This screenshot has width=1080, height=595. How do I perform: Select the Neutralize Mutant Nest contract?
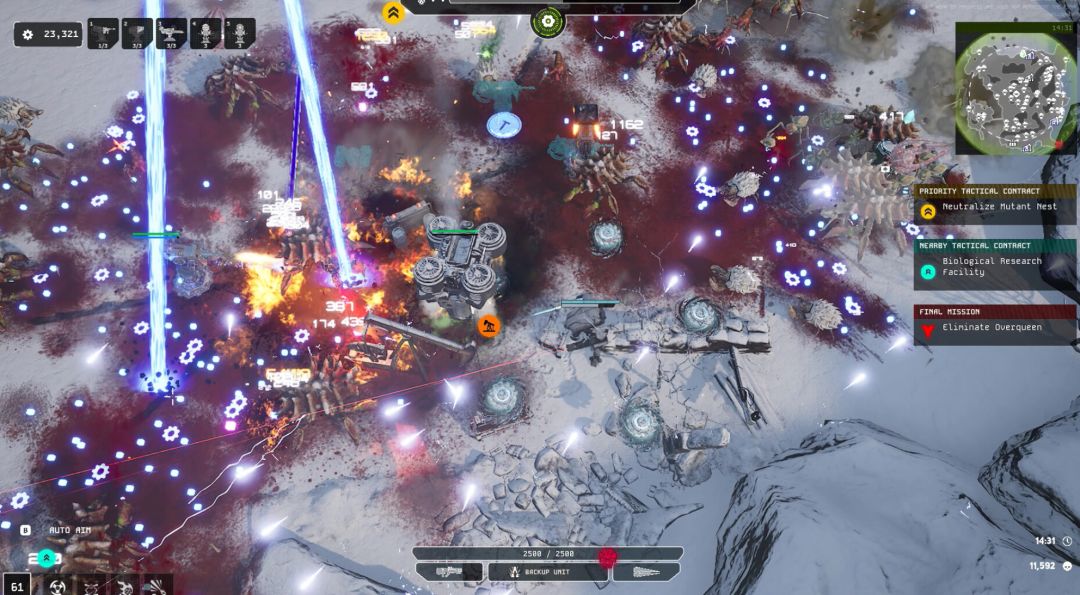(x=996, y=207)
